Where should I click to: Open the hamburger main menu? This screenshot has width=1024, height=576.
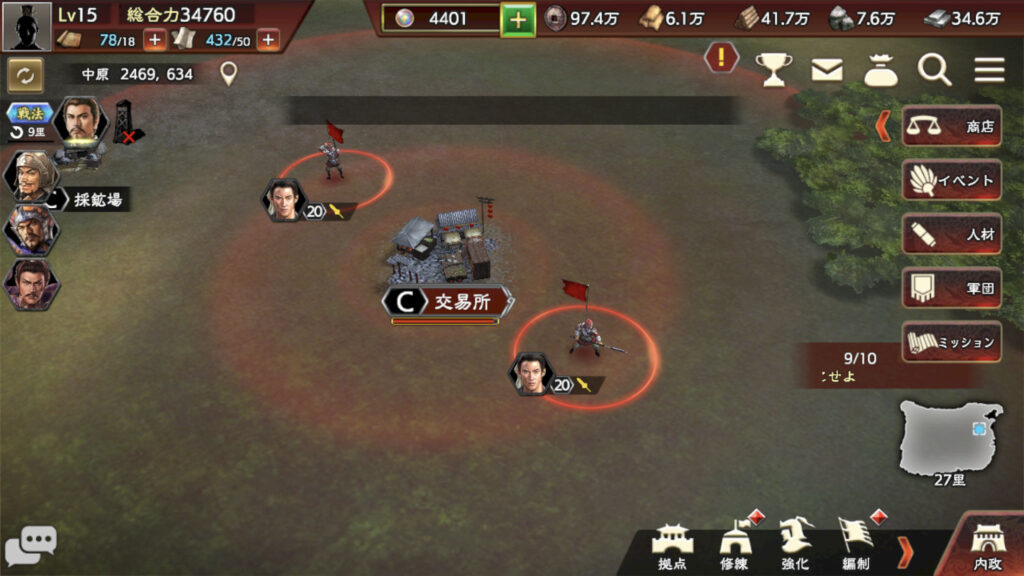pyautogui.click(x=989, y=69)
